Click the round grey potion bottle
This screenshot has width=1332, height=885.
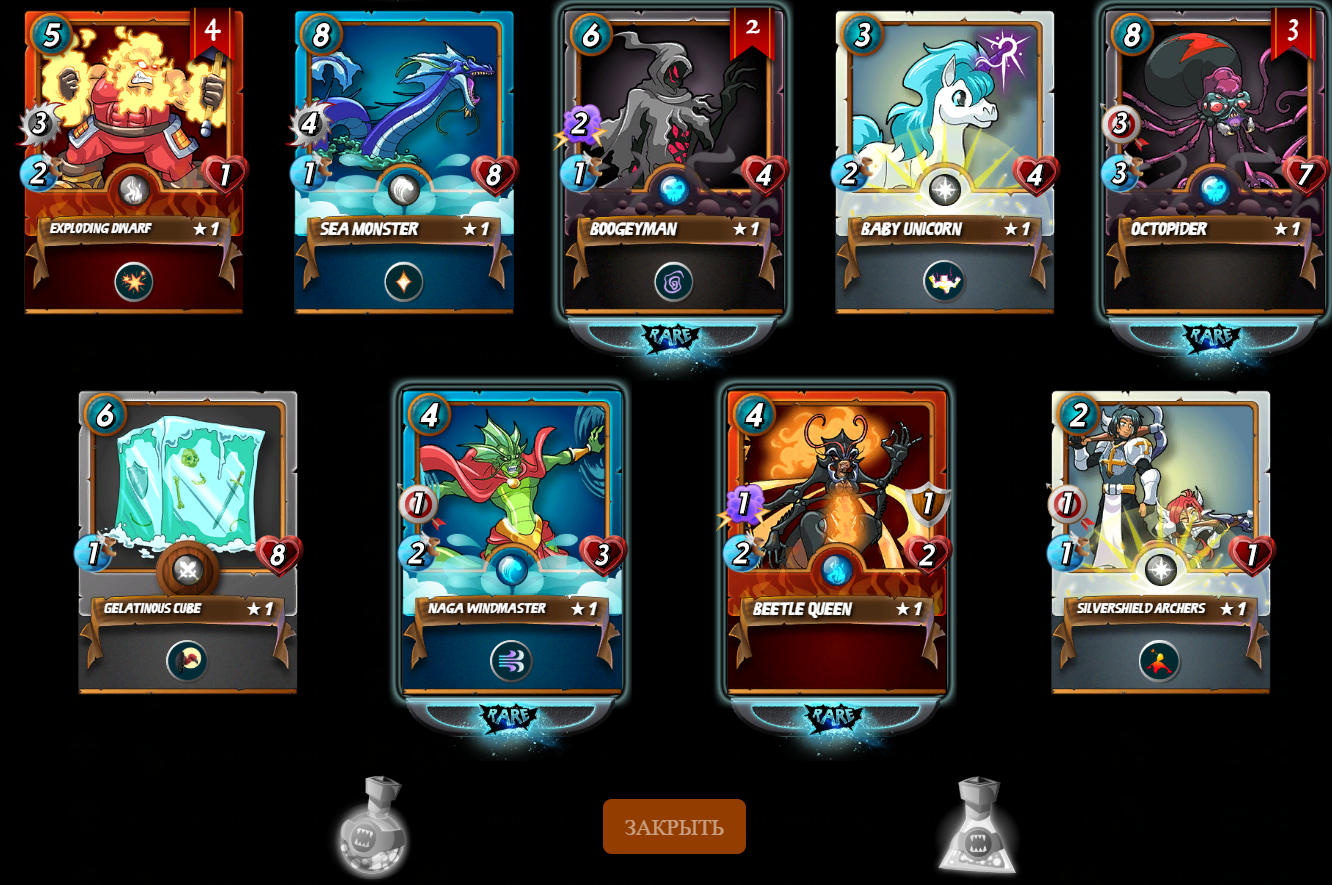tap(372, 827)
